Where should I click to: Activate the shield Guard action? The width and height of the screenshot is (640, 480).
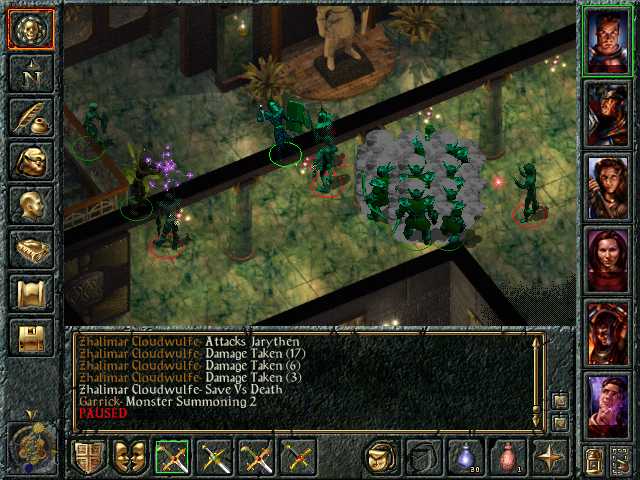coord(90,457)
